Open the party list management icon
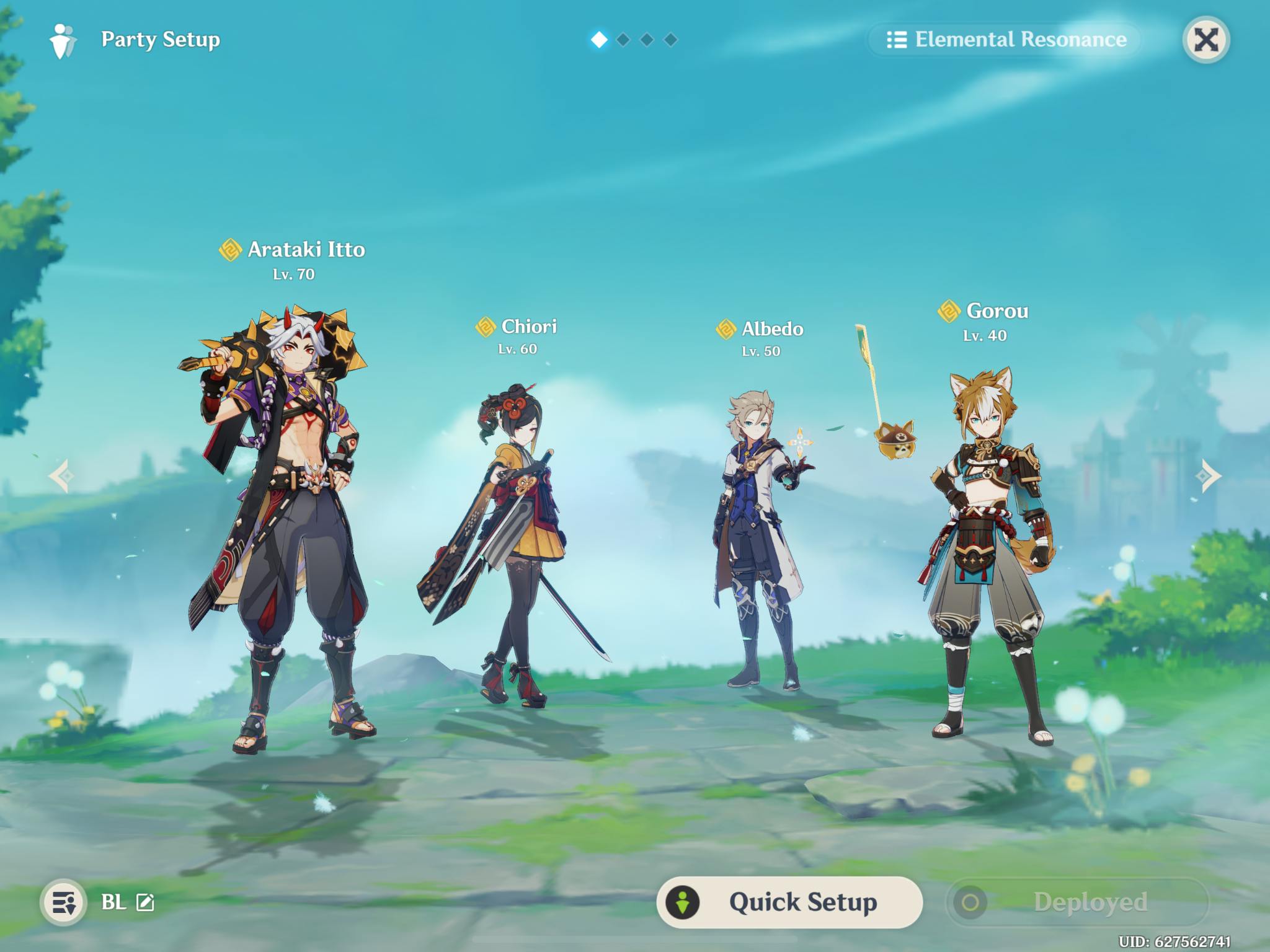This screenshot has width=1270, height=952. tap(63, 902)
